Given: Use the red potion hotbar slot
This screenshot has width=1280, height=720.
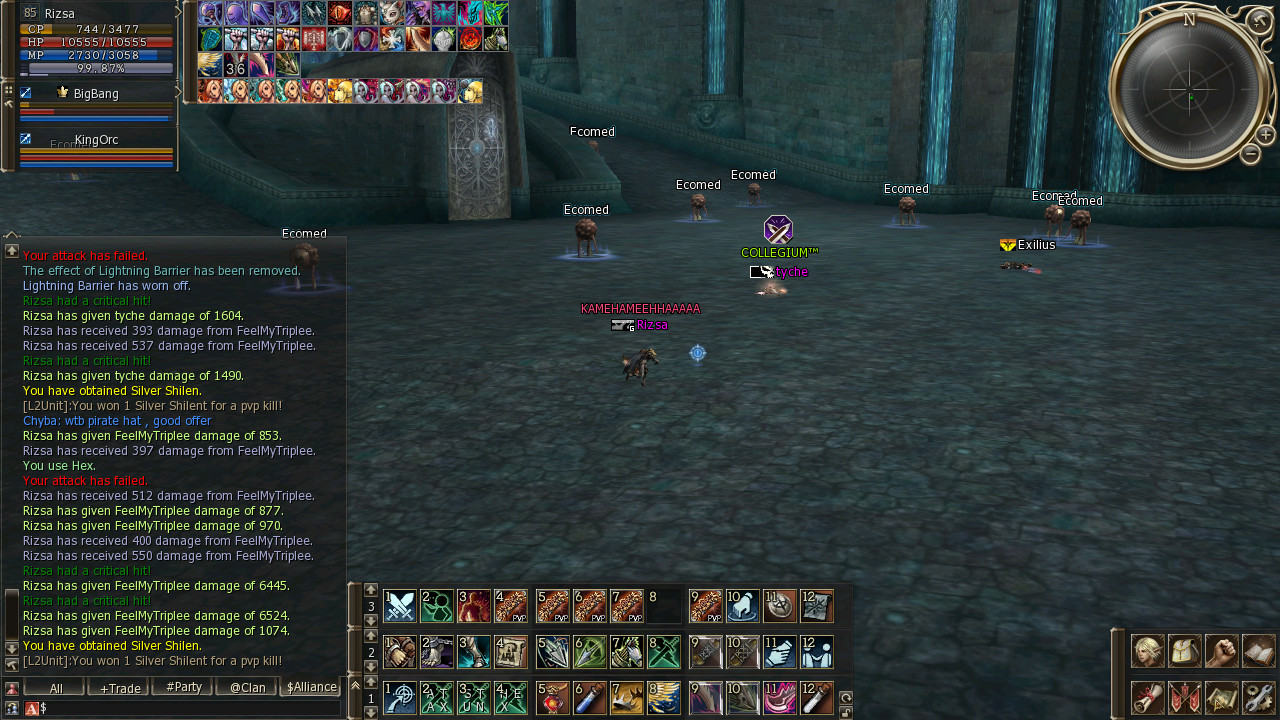Looking at the screenshot, I should pos(552,697).
